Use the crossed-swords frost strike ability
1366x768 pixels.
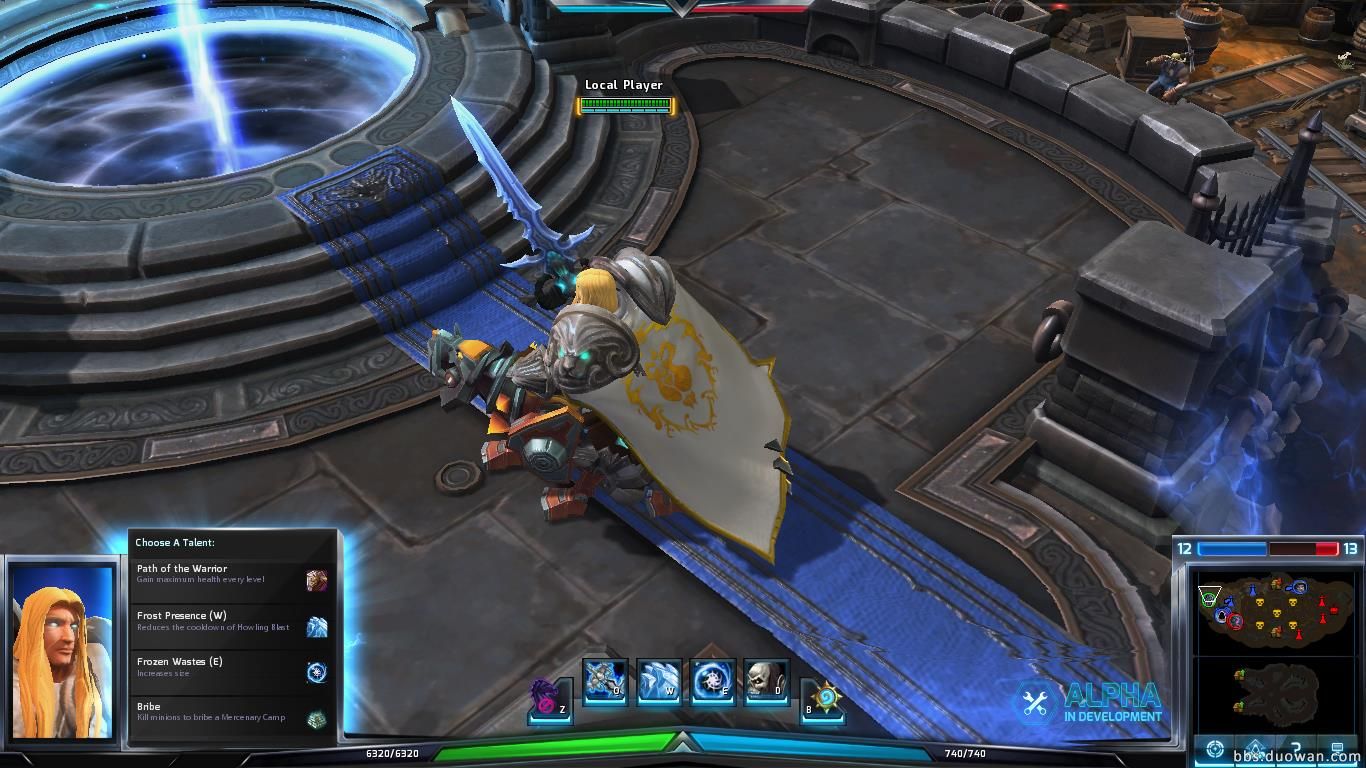pyautogui.click(x=604, y=679)
